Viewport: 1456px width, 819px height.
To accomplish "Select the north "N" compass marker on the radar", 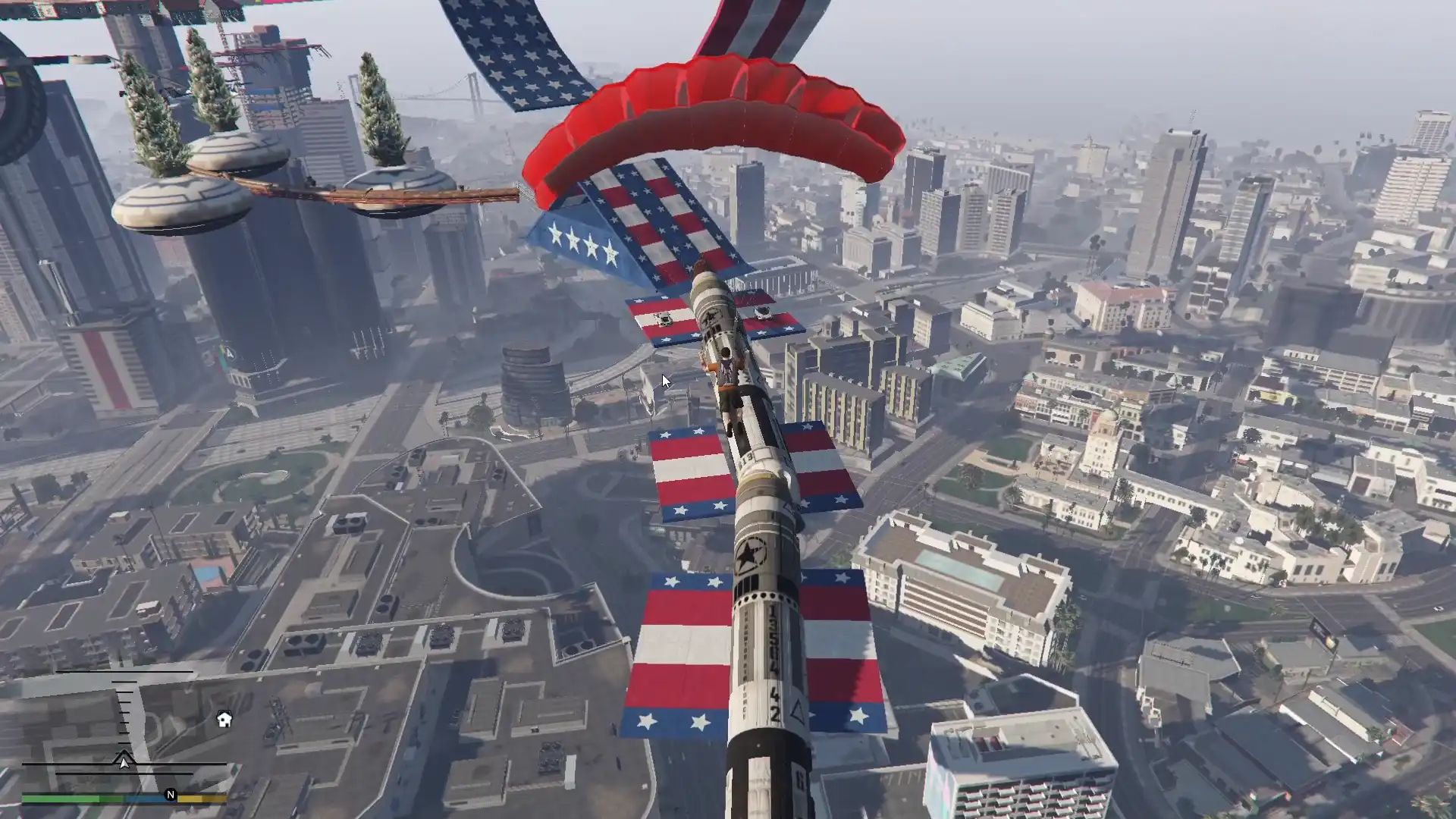I will pos(171,795).
